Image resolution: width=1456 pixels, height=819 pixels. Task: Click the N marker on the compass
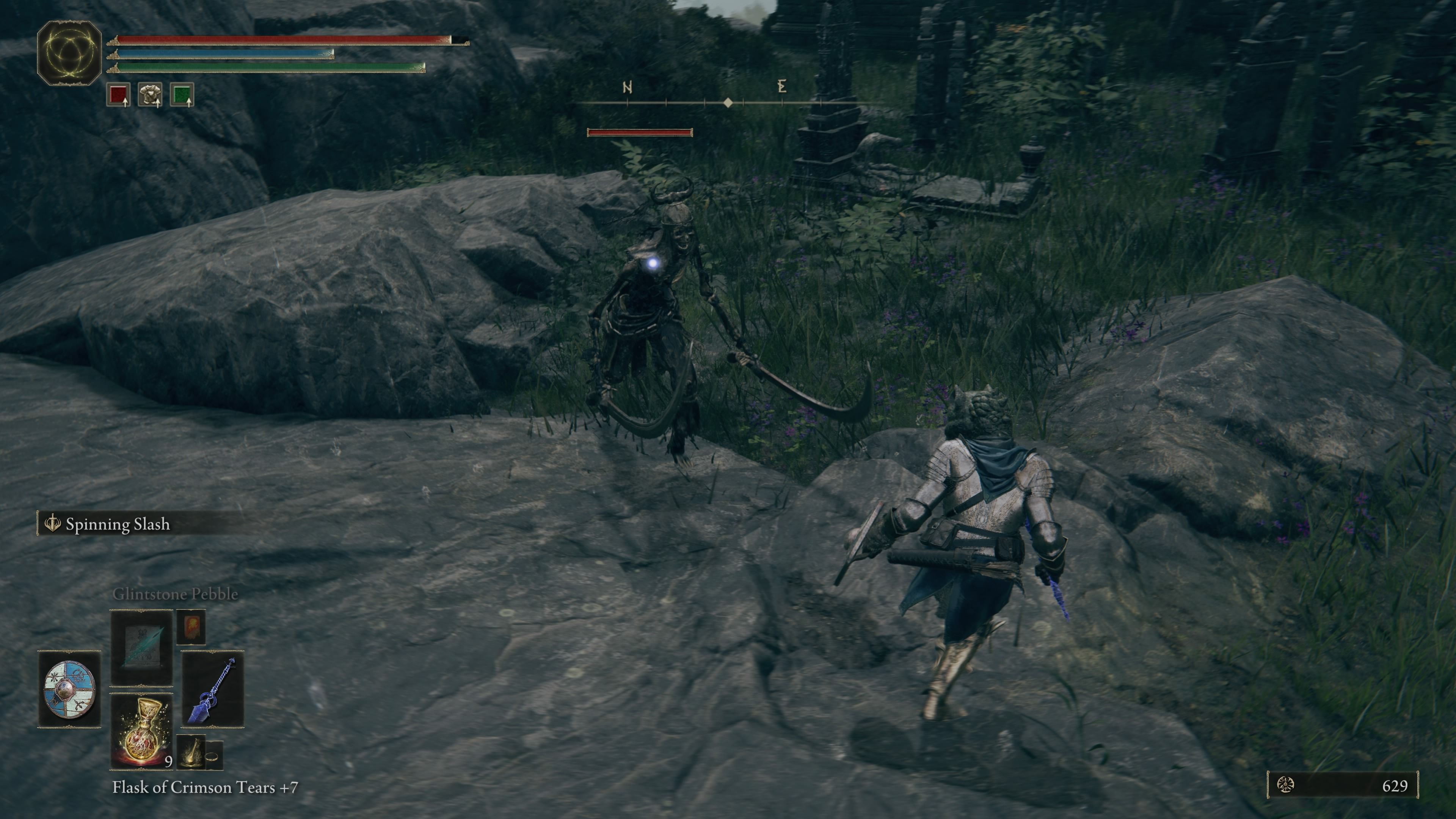click(628, 87)
